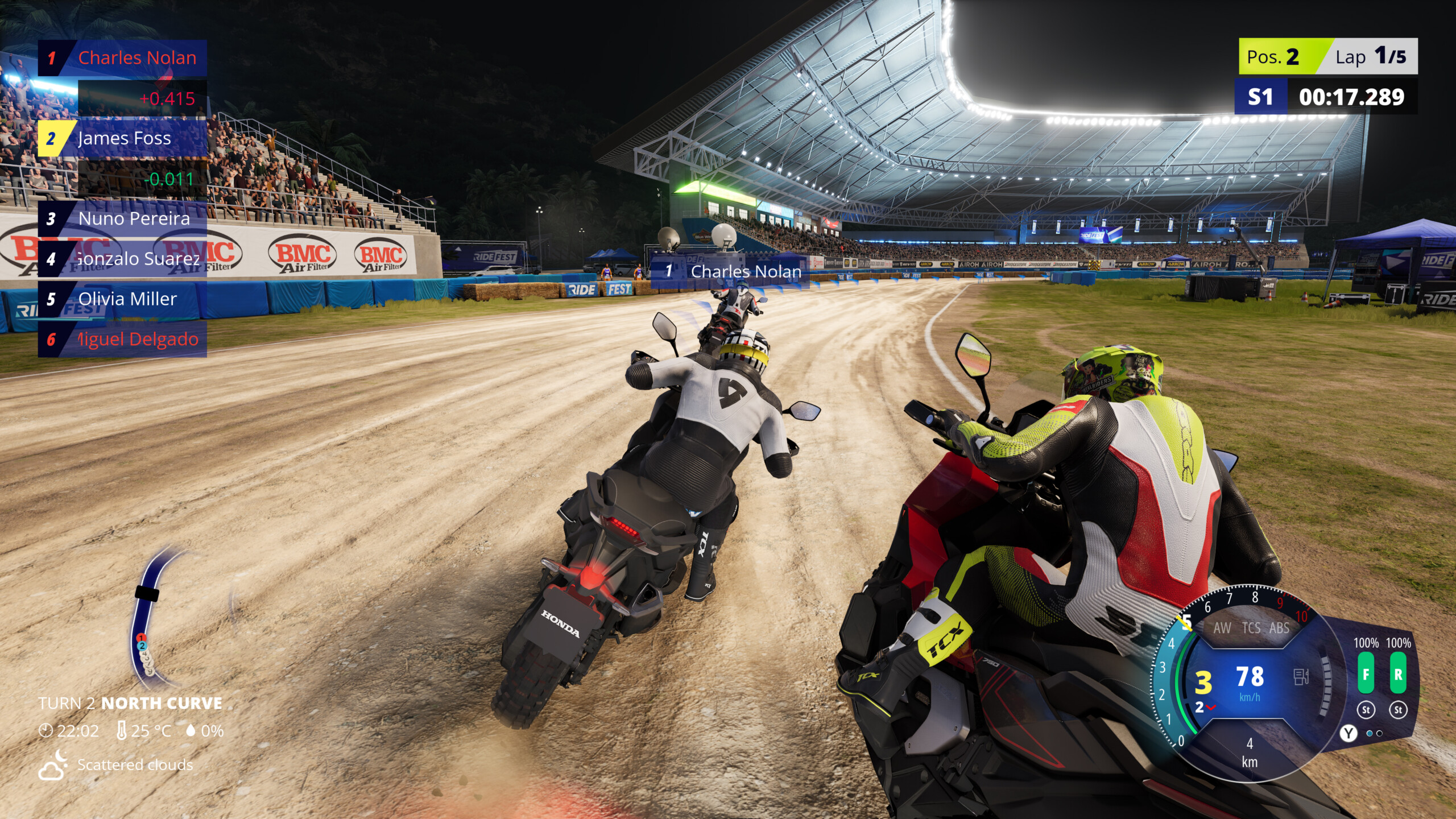The image size is (1456, 819).
Task: Click the scattered clouds weather icon
Action: coord(52,764)
